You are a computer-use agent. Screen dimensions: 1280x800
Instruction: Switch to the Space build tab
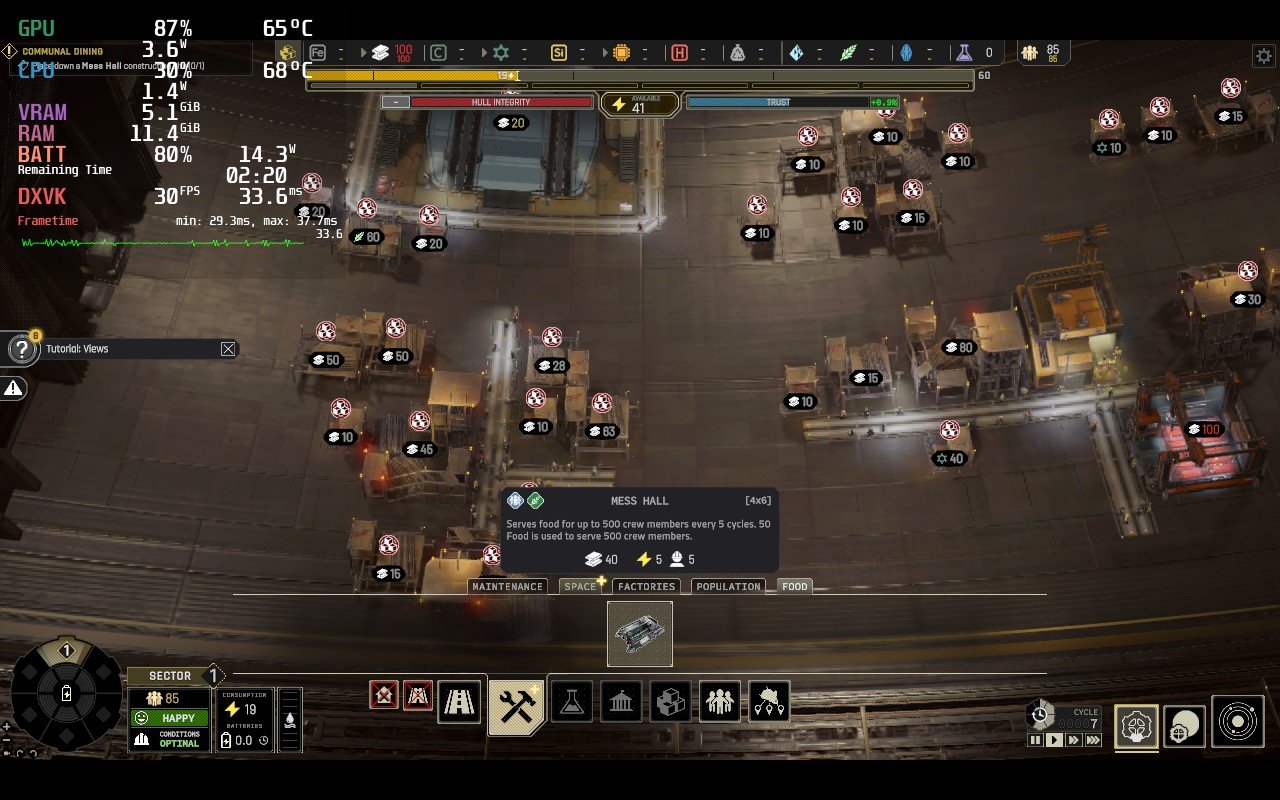[x=580, y=587]
